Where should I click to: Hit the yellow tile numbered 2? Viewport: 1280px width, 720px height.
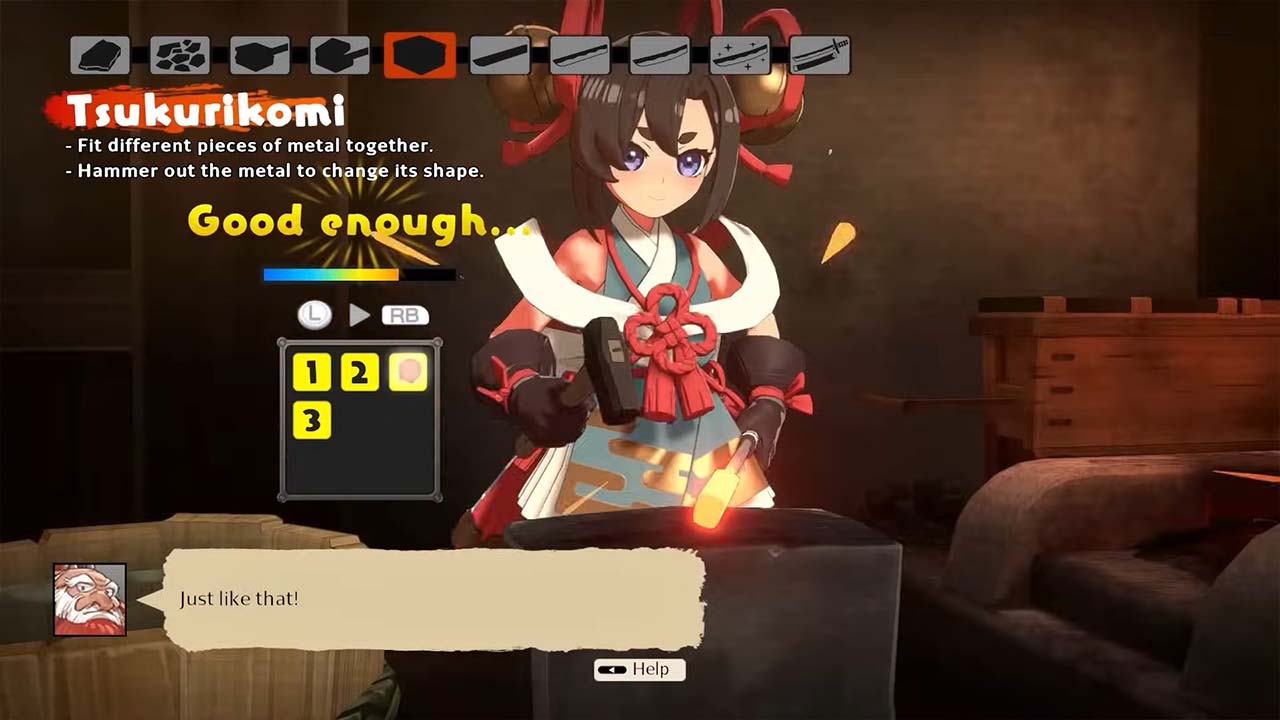pyautogui.click(x=360, y=373)
